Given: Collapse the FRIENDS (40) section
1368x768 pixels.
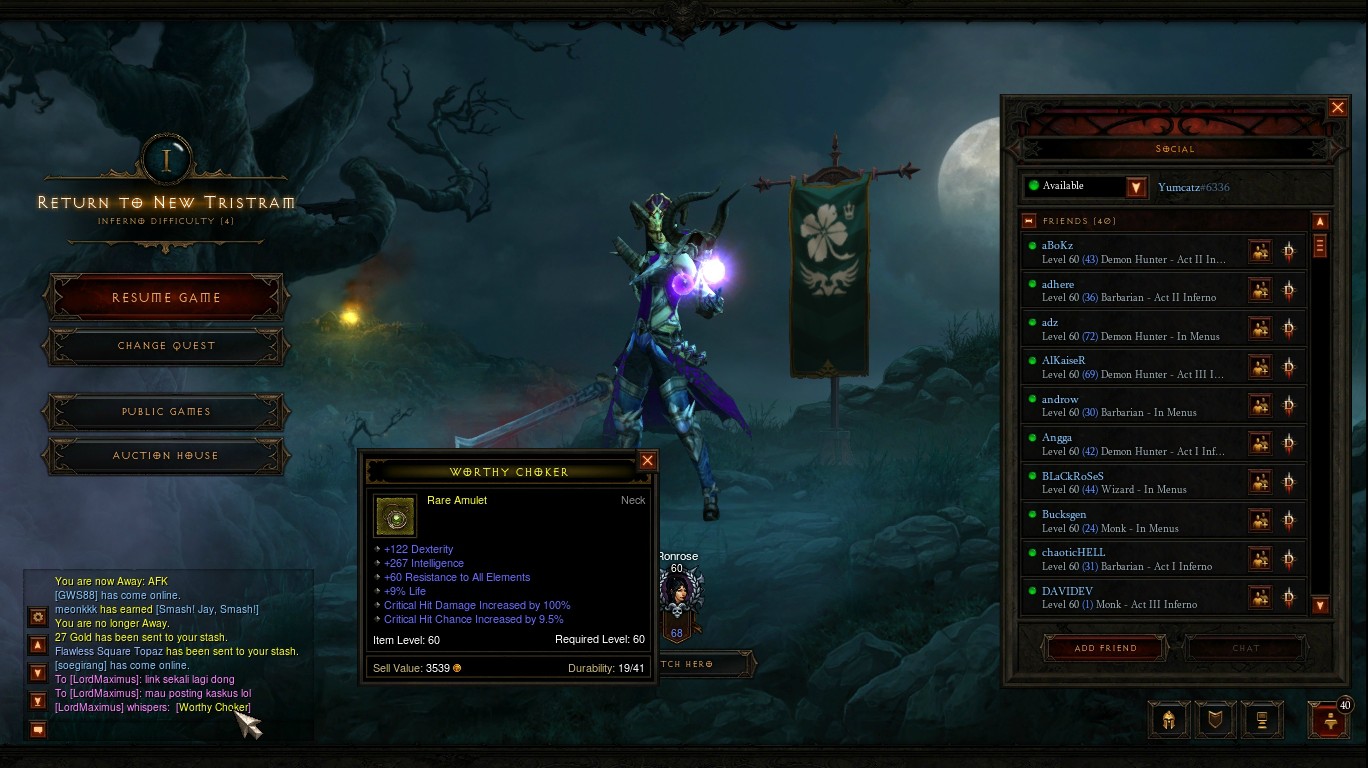Looking at the screenshot, I should [x=1028, y=220].
